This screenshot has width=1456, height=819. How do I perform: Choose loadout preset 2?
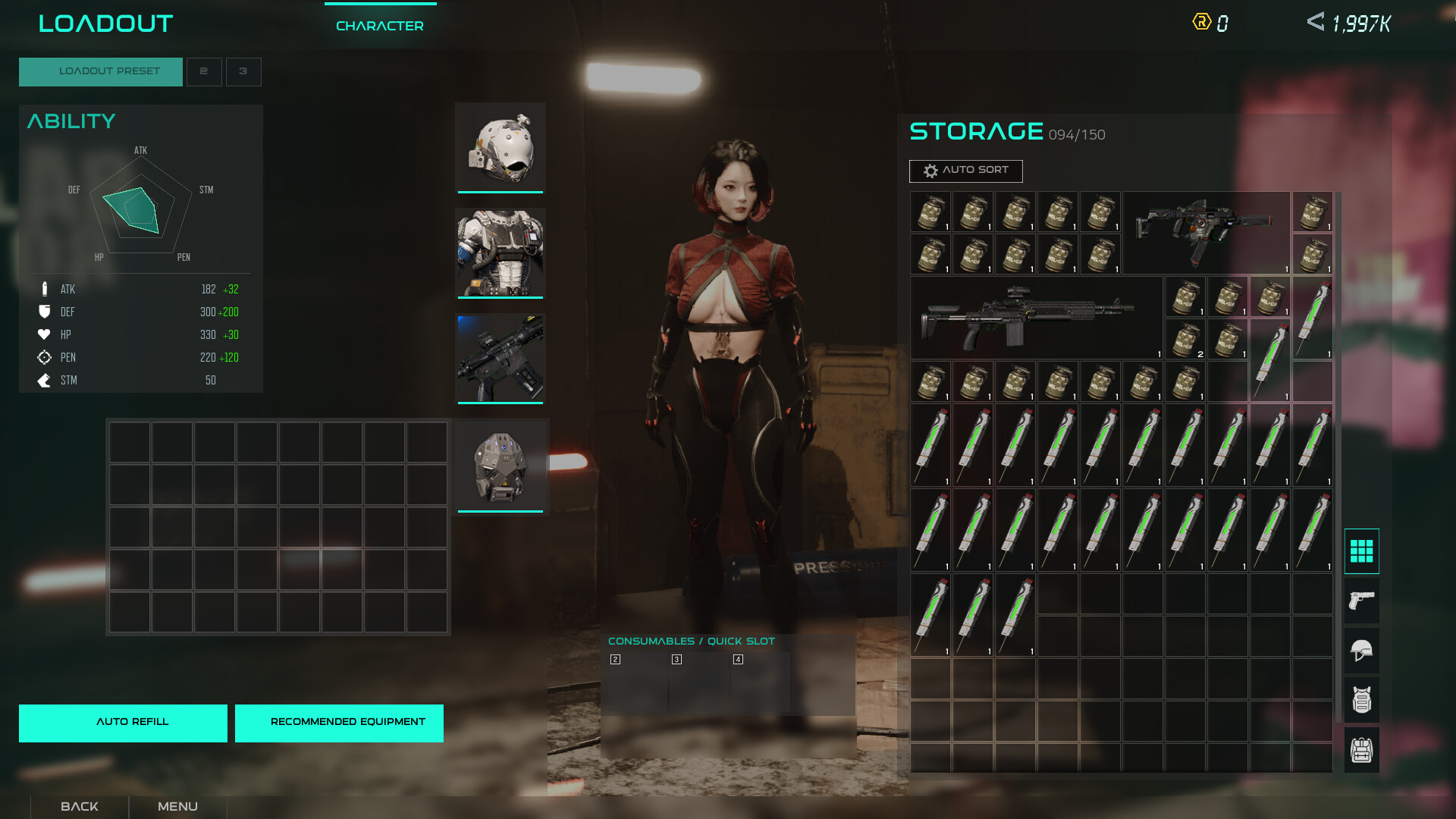[x=204, y=71]
